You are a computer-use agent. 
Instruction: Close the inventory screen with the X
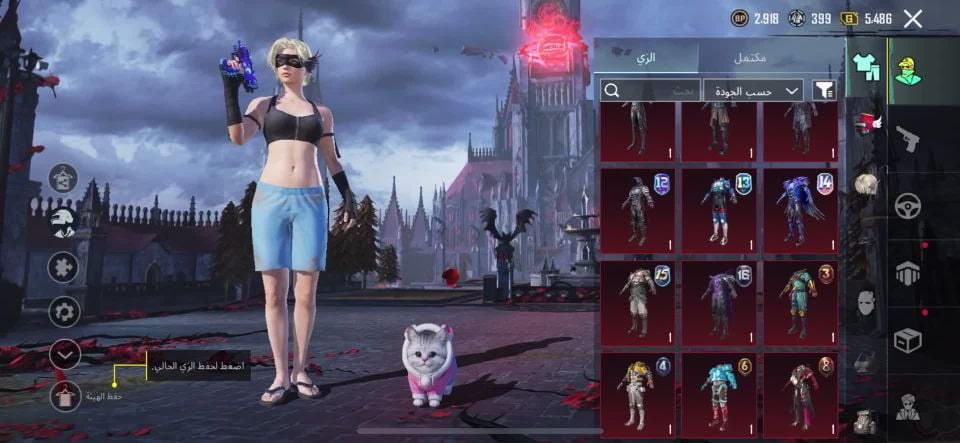(912, 18)
